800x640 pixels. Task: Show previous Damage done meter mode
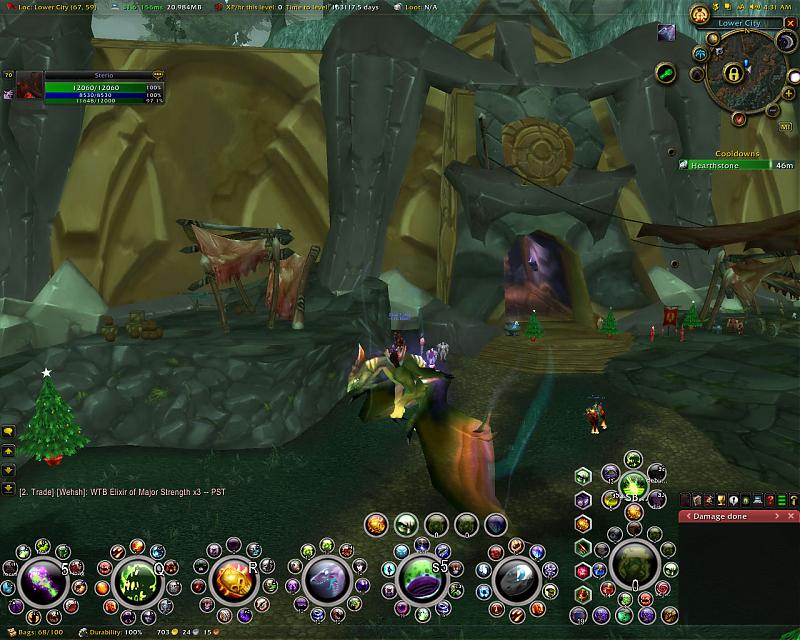tap(686, 516)
